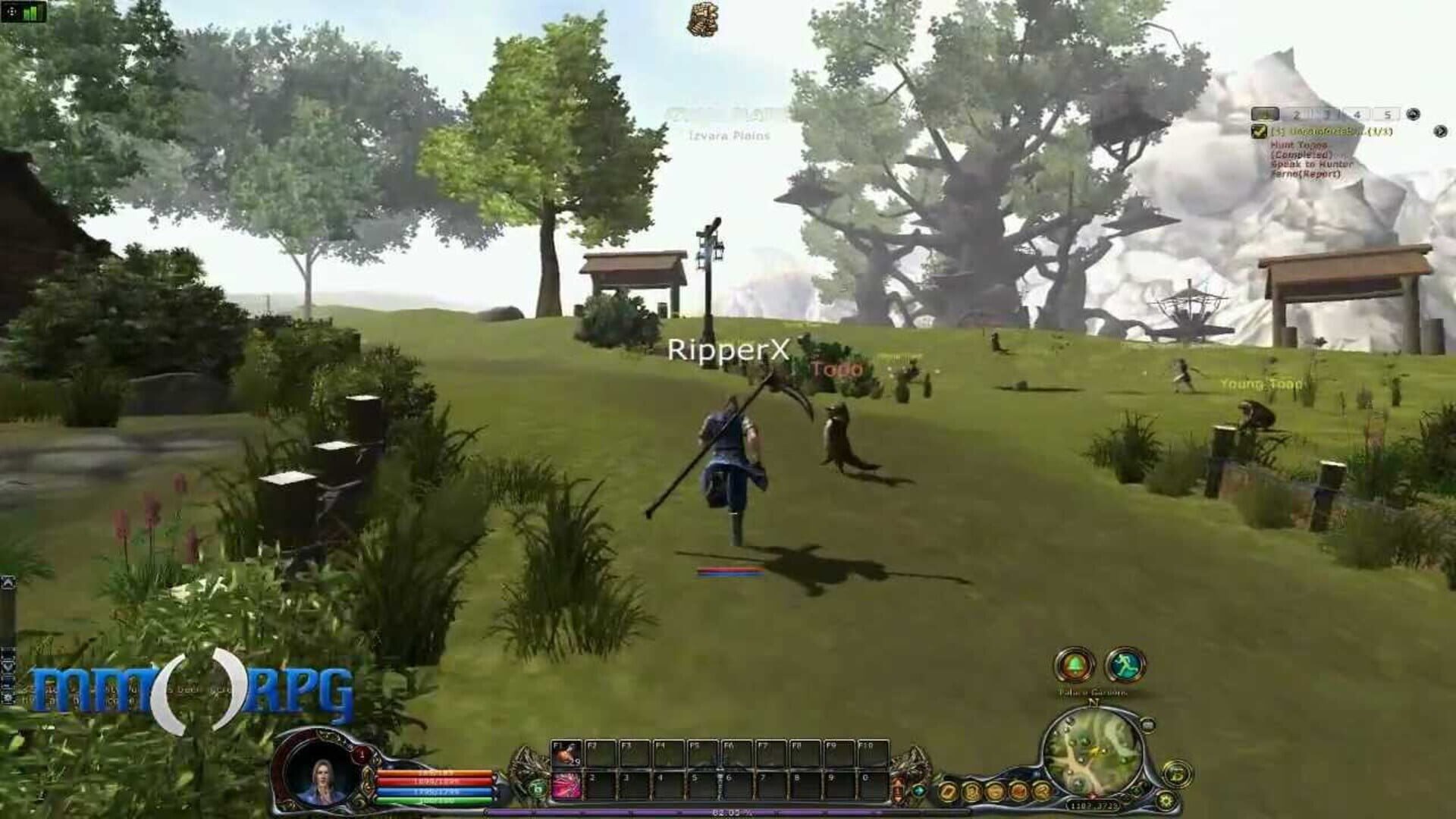Viewport: 1456px width, 819px height.
Task: Click the small round button at the minimap's upper right
Action: [1147, 723]
